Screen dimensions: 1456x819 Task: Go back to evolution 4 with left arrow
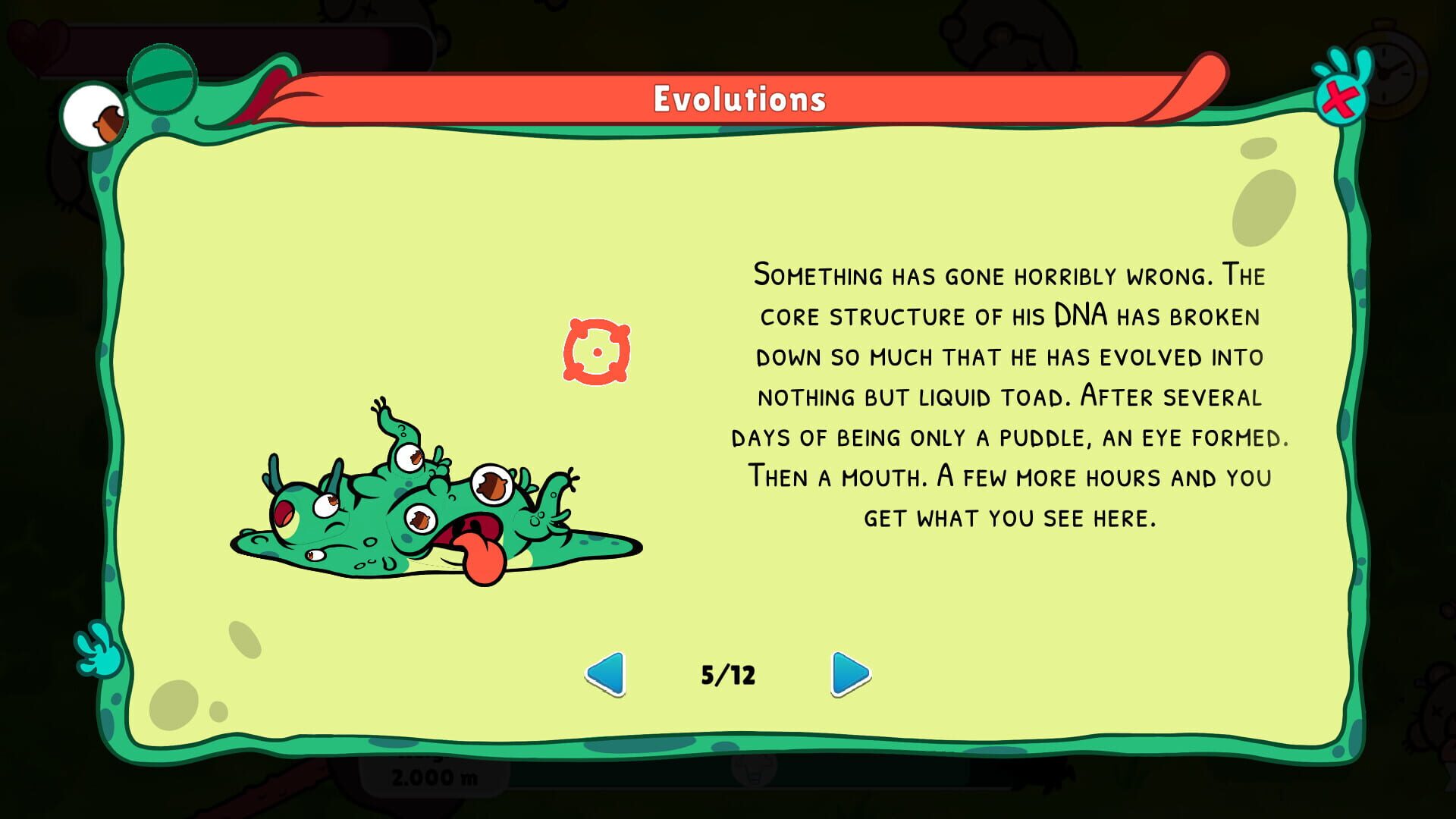tap(607, 673)
